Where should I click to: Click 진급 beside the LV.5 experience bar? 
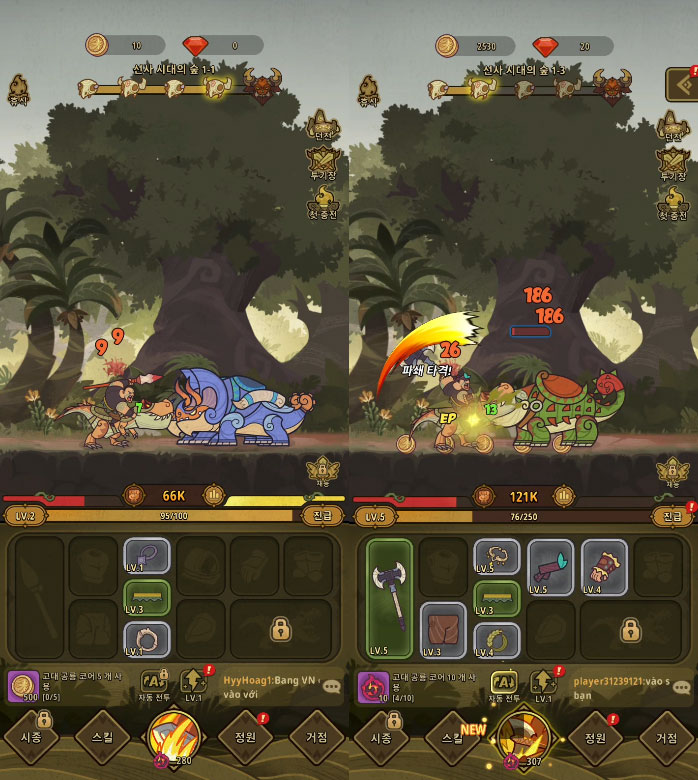(672, 516)
